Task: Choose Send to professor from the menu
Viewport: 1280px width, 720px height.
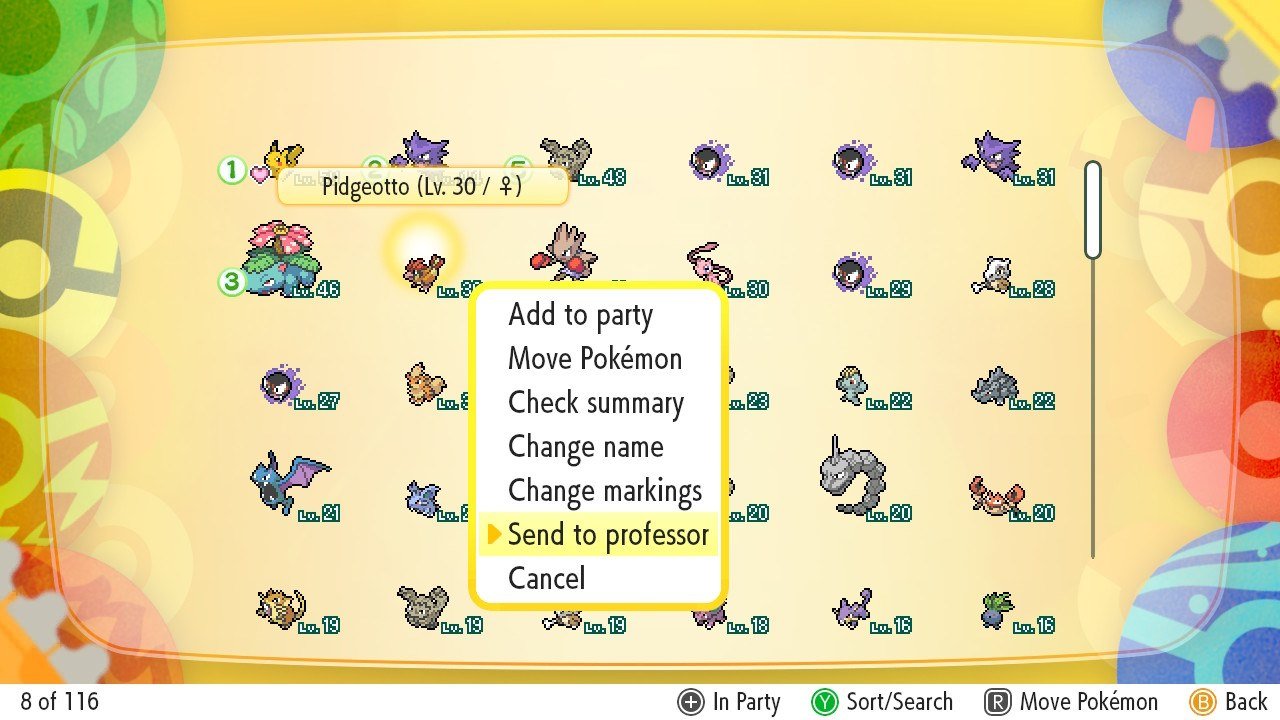Action: click(608, 534)
